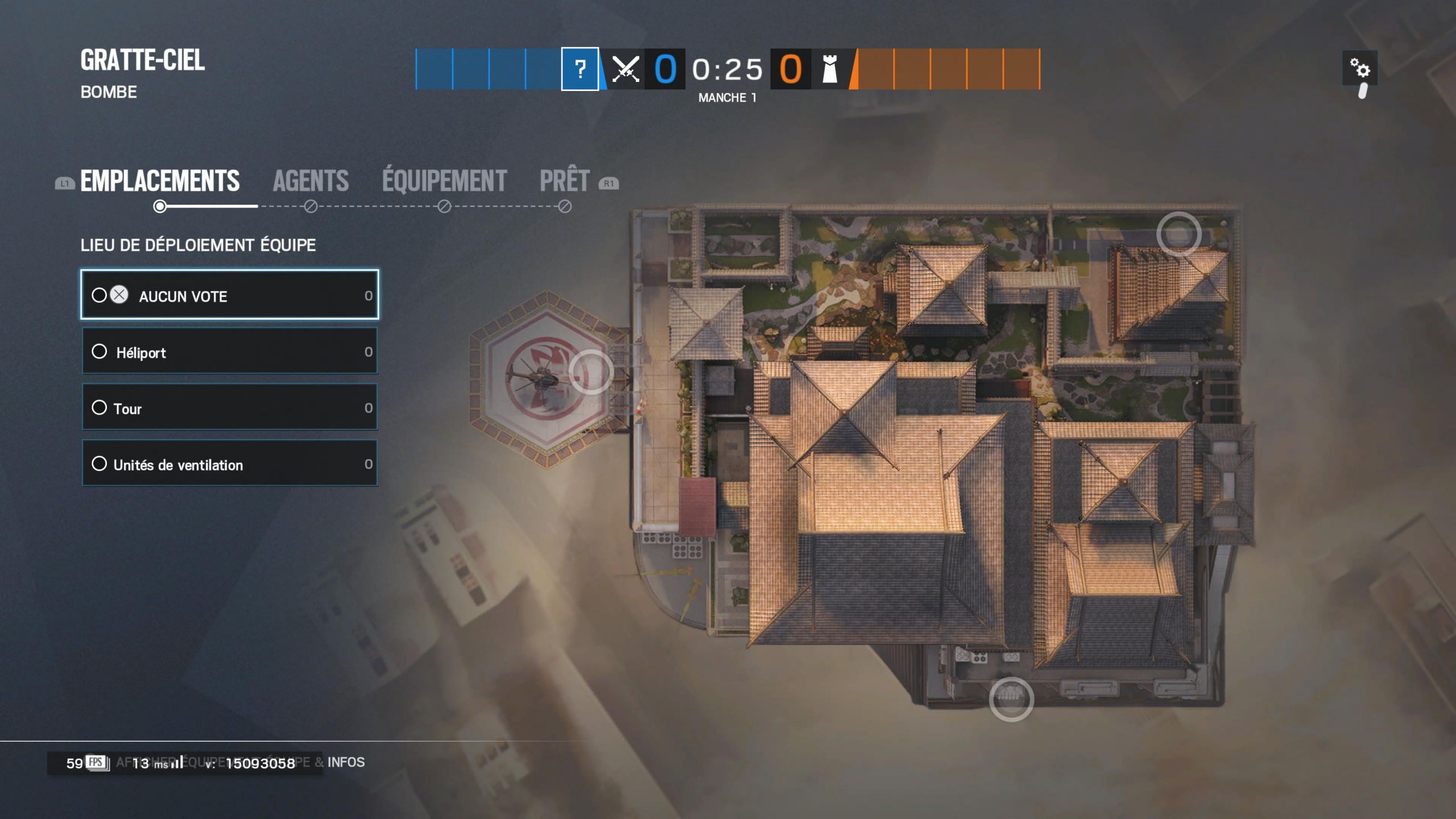1456x819 pixels.
Task: Click the defender tower icon on scoreboard
Action: coord(829,69)
